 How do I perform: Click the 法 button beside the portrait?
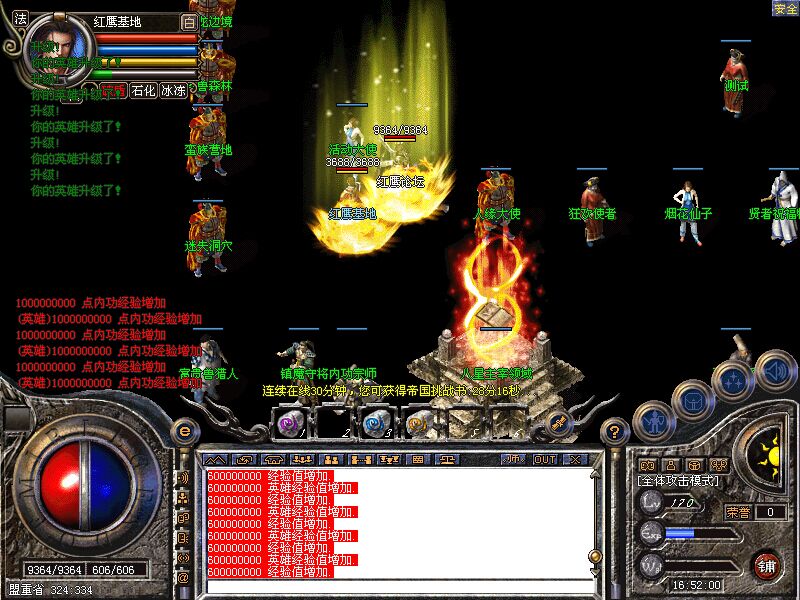click(20, 19)
